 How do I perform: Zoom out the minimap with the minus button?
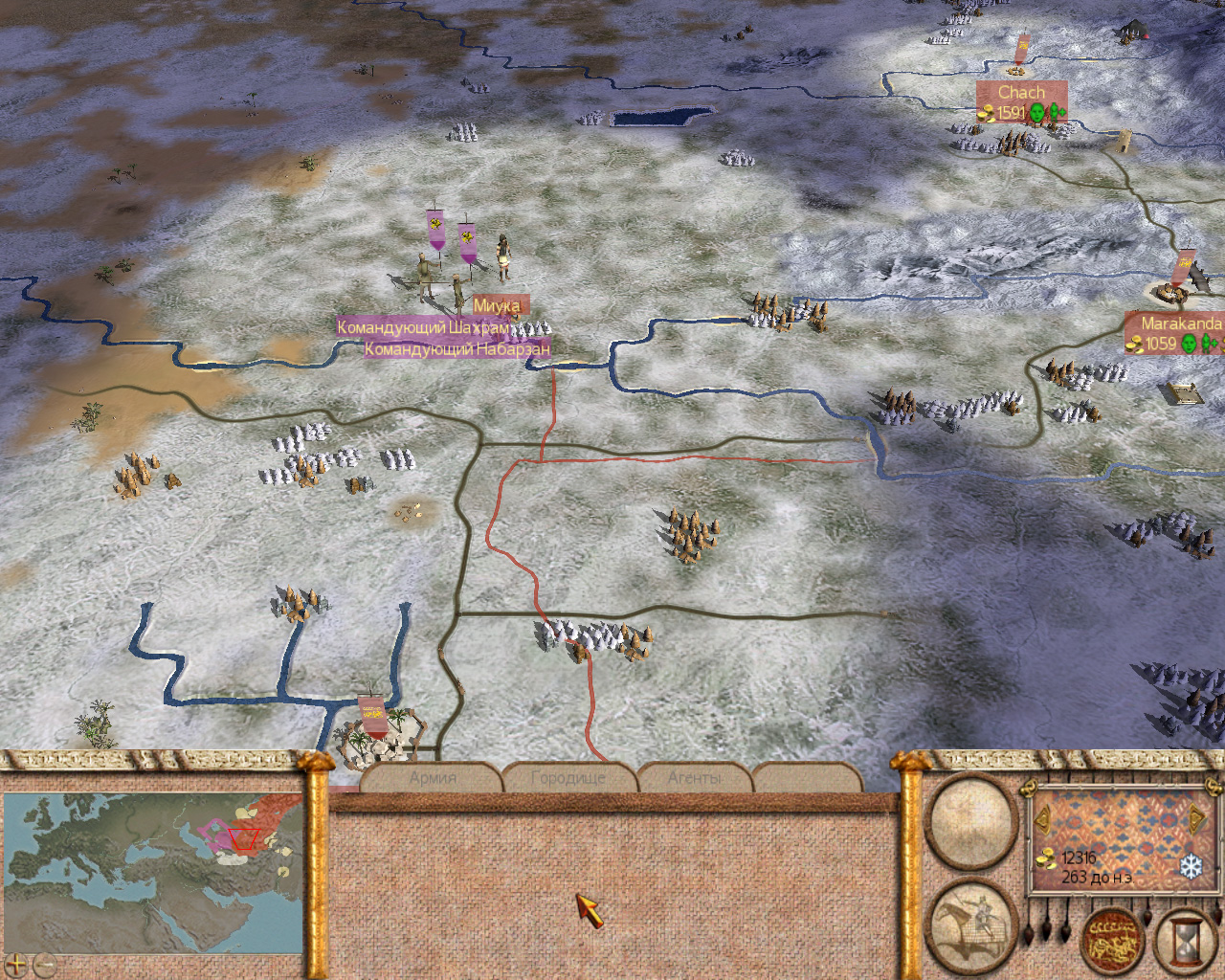[43, 965]
